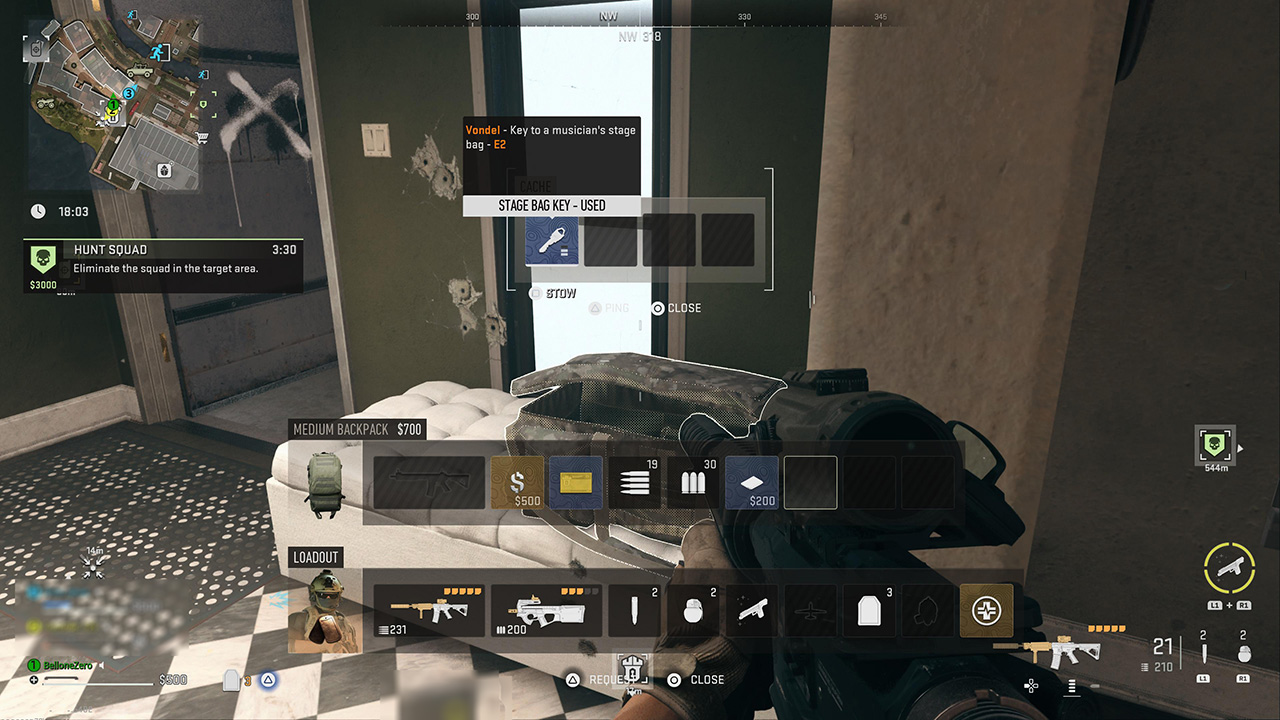Select the Stage Bag Key in the cache
1280x720 pixels.
coord(551,240)
